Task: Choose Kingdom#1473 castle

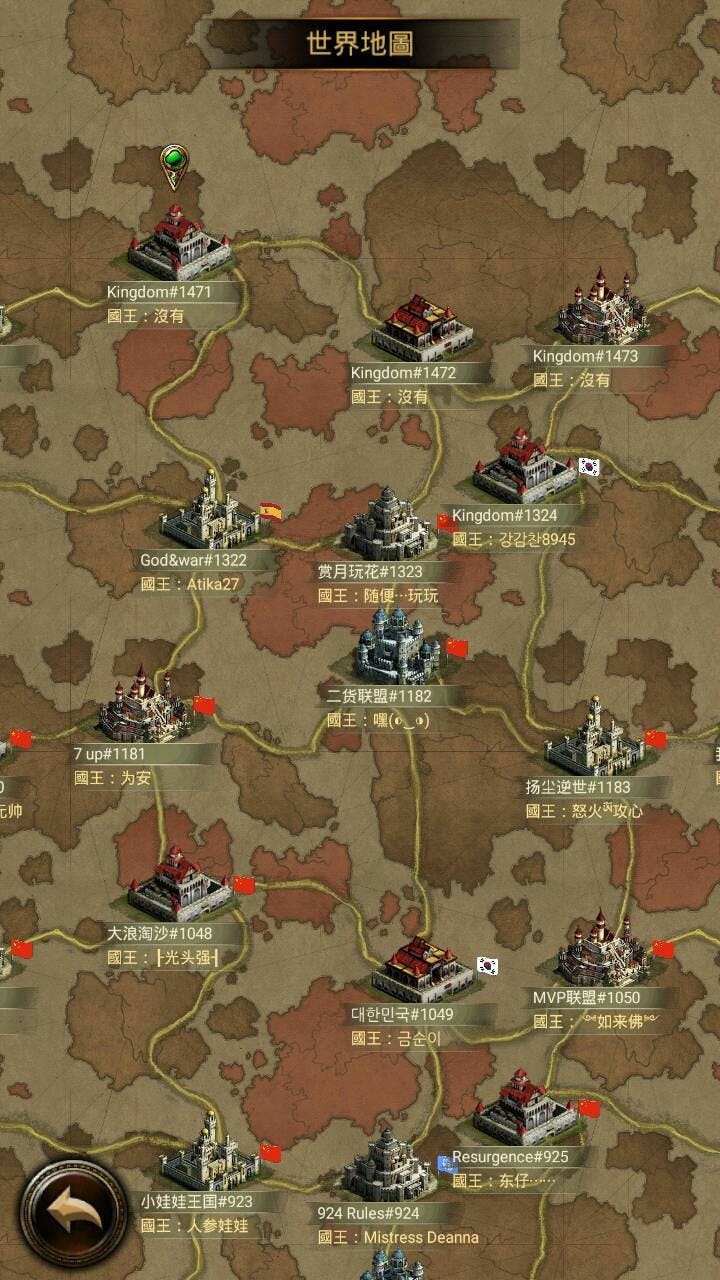Action: tap(600, 307)
